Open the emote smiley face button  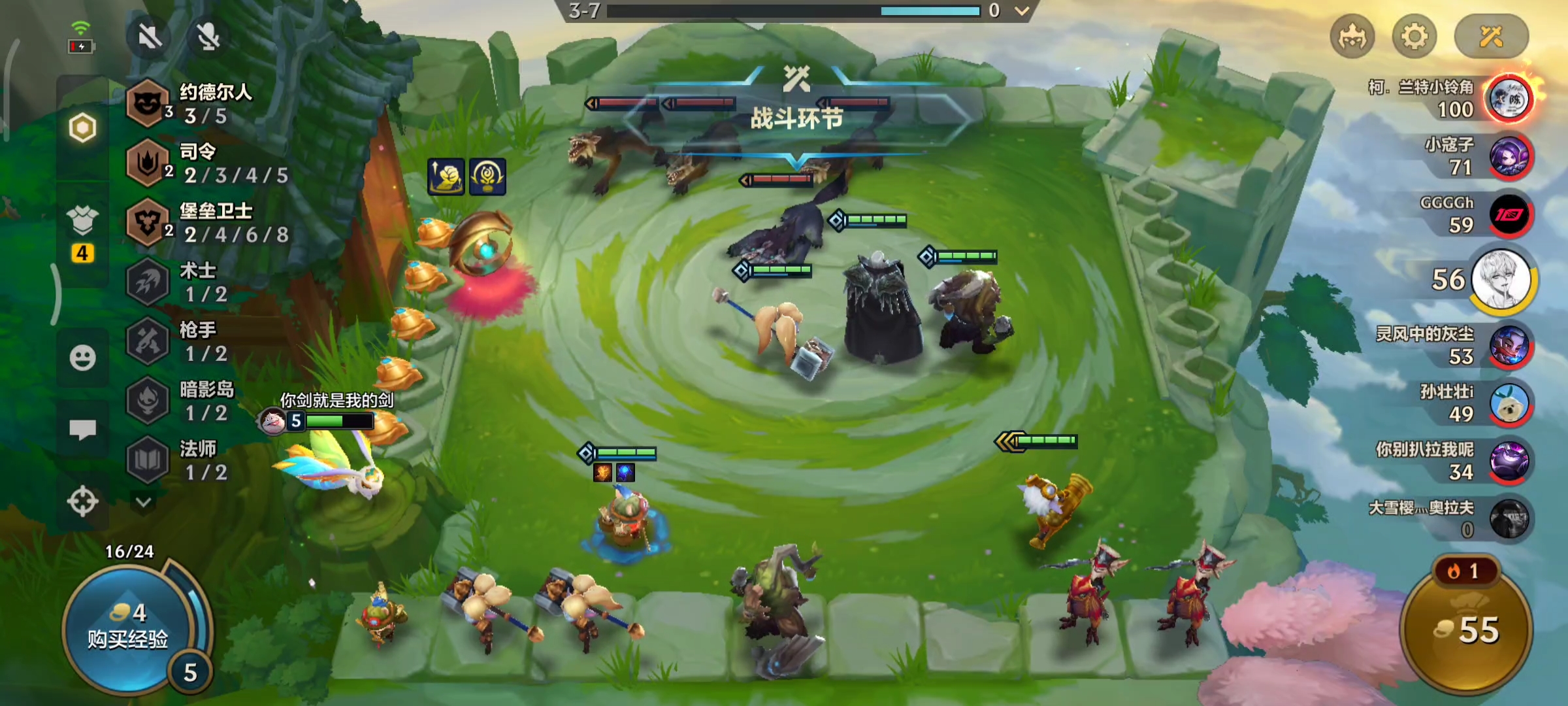tap(82, 358)
